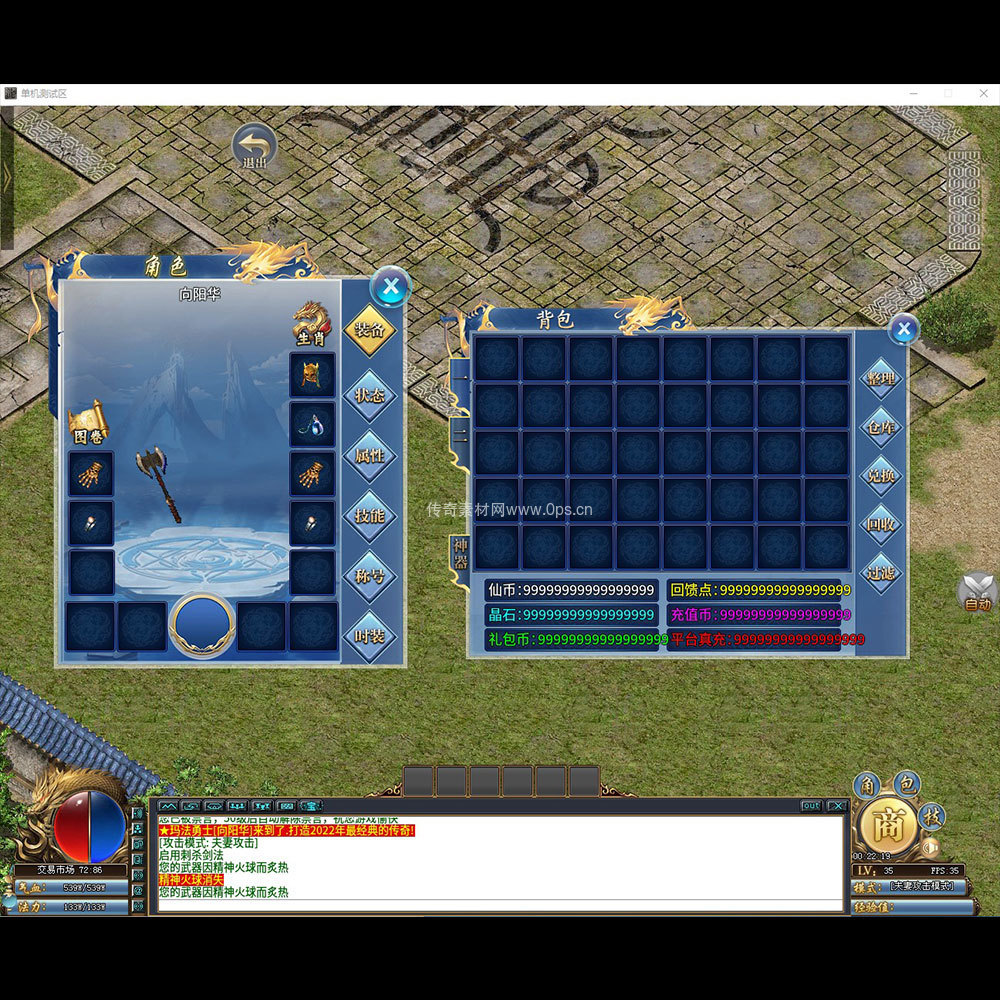The image size is (1000, 1000).
Task: Open the 仓库 warehouse
Action: click(x=881, y=427)
